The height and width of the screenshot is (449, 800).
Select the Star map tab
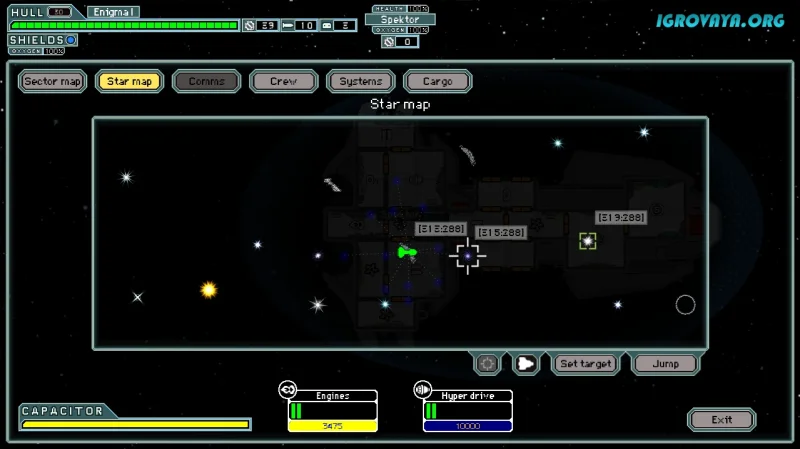[x=130, y=81]
